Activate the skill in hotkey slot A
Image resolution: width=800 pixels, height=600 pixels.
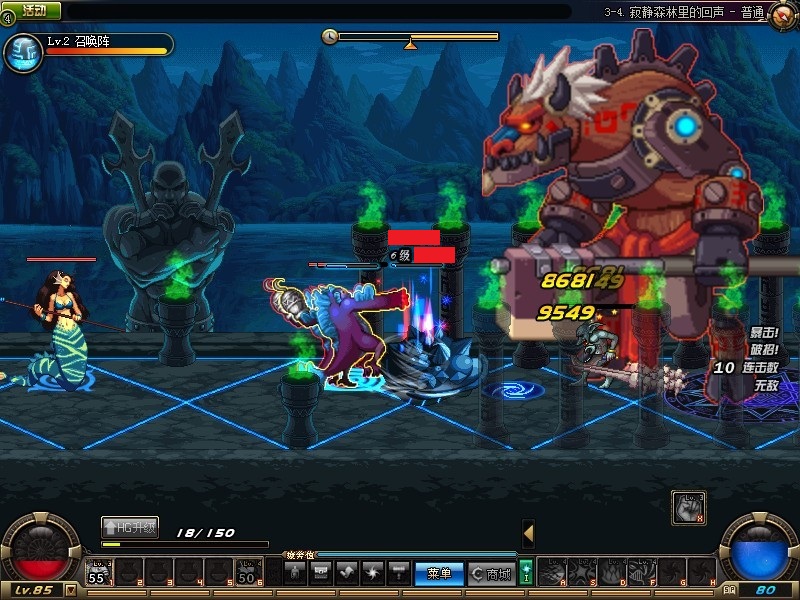point(552,572)
